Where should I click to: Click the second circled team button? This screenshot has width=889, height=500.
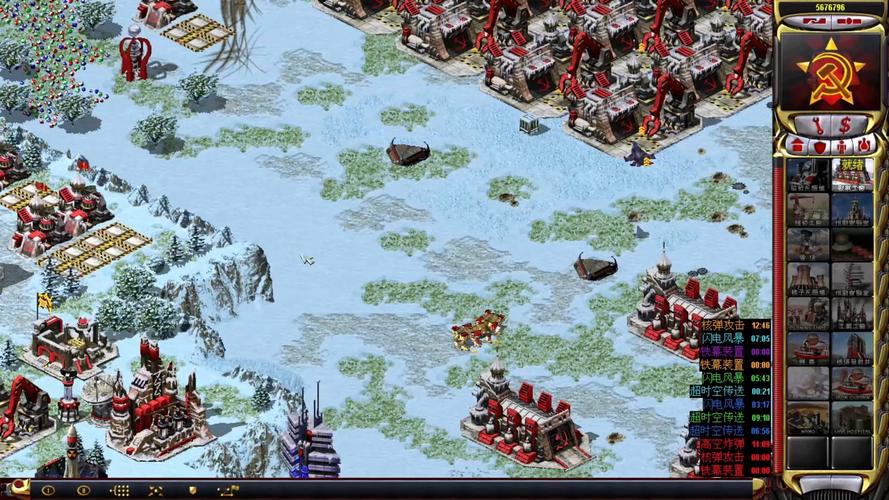pos(84,491)
